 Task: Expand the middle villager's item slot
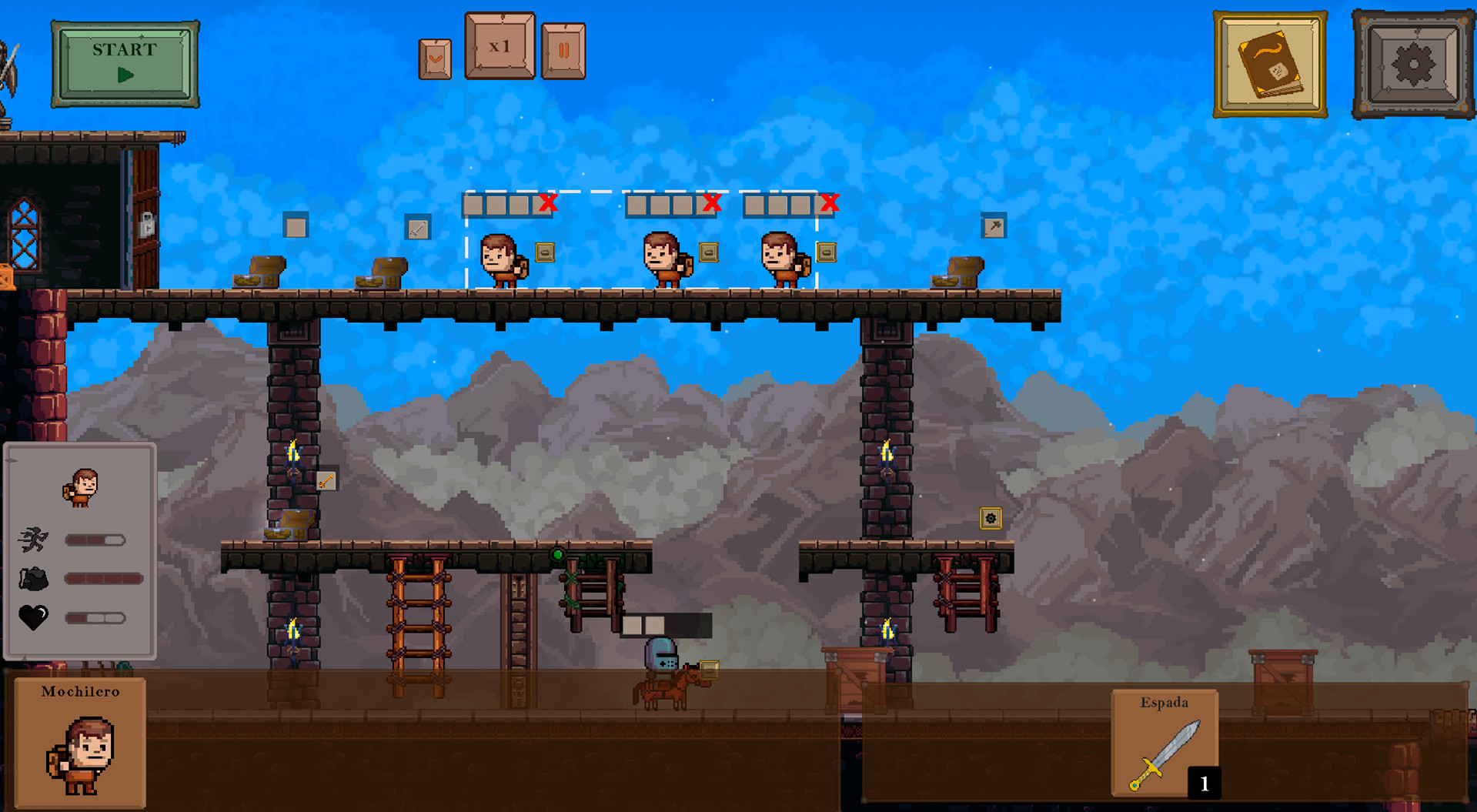pos(707,252)
